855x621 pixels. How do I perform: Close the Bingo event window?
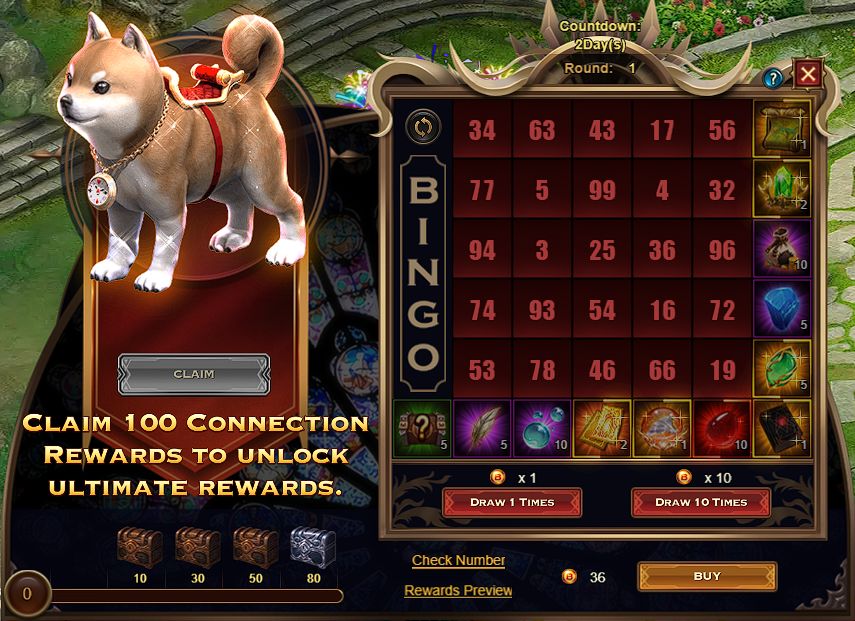click(x=808, y=73)
